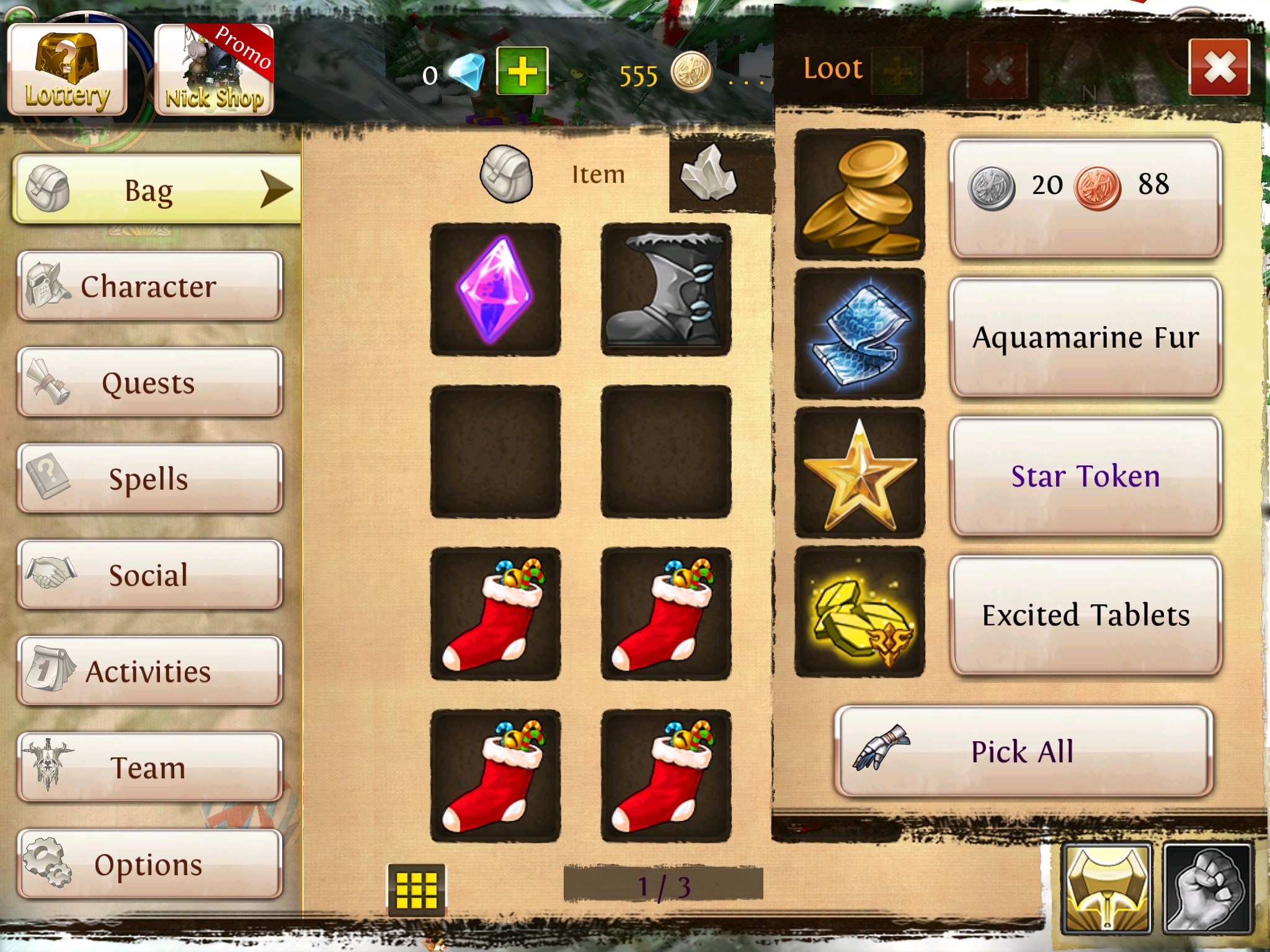Open the Activities menu
The image size is (1270, 952).
149,671
